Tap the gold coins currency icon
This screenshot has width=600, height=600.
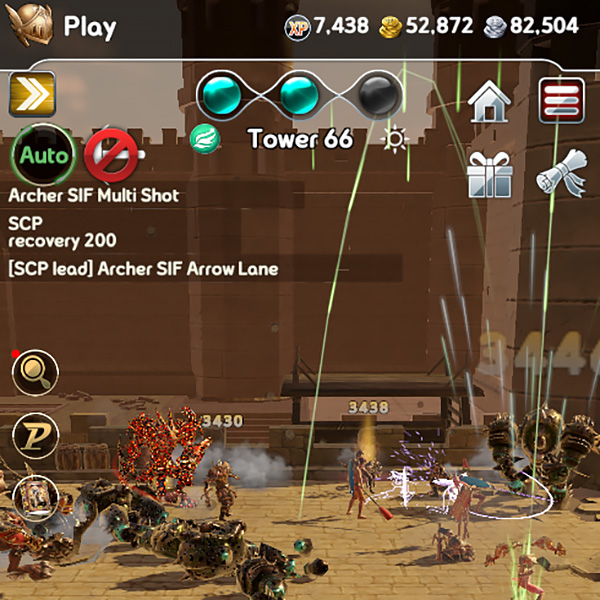pyautogui.click(x=392, y=27)
